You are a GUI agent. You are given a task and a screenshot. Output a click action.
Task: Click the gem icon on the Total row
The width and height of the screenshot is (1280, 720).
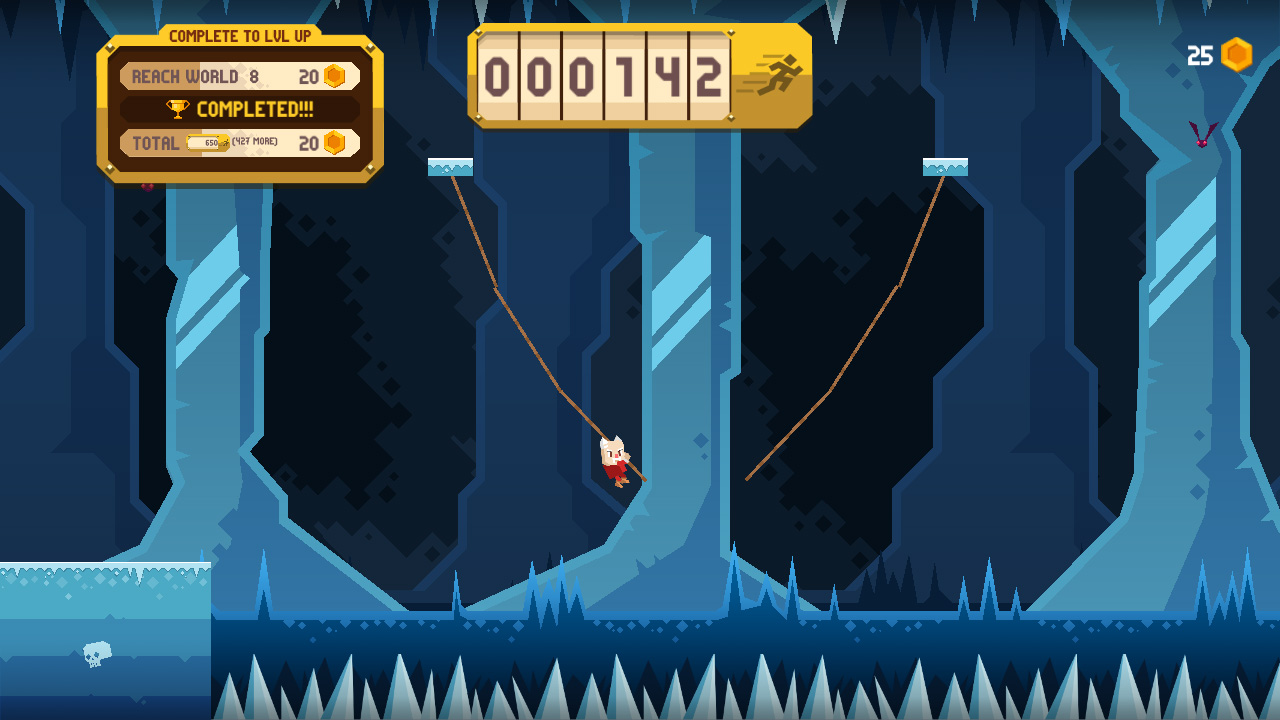(334, 142)
